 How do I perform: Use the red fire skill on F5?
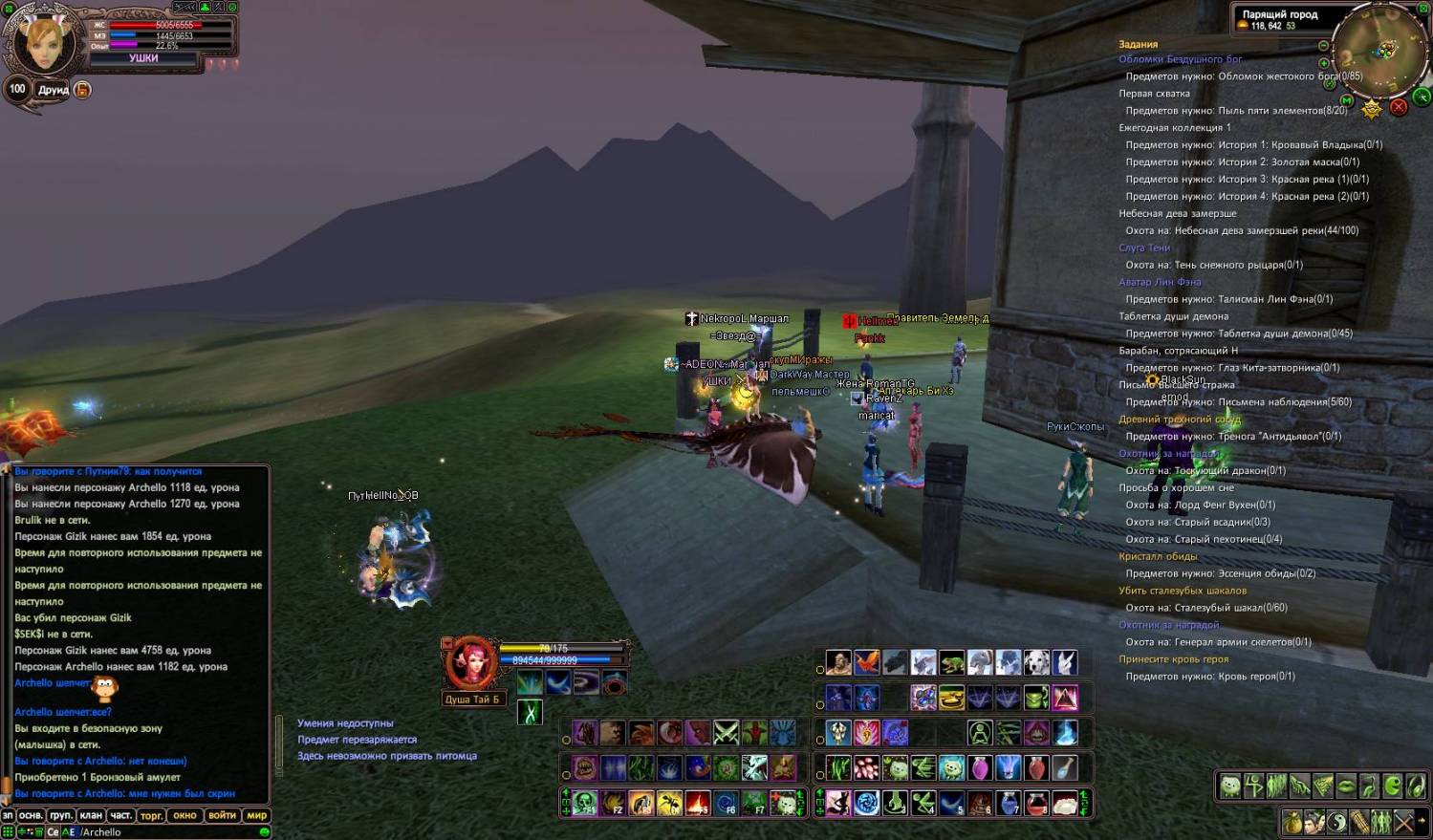(x=698, y=803)
